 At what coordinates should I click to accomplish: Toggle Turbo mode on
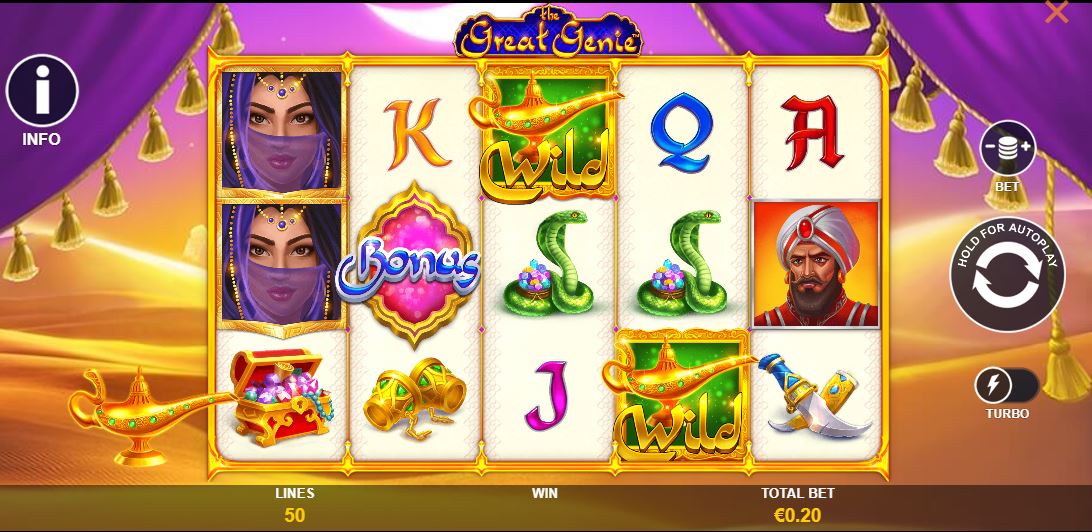[x=1006, y=385]
